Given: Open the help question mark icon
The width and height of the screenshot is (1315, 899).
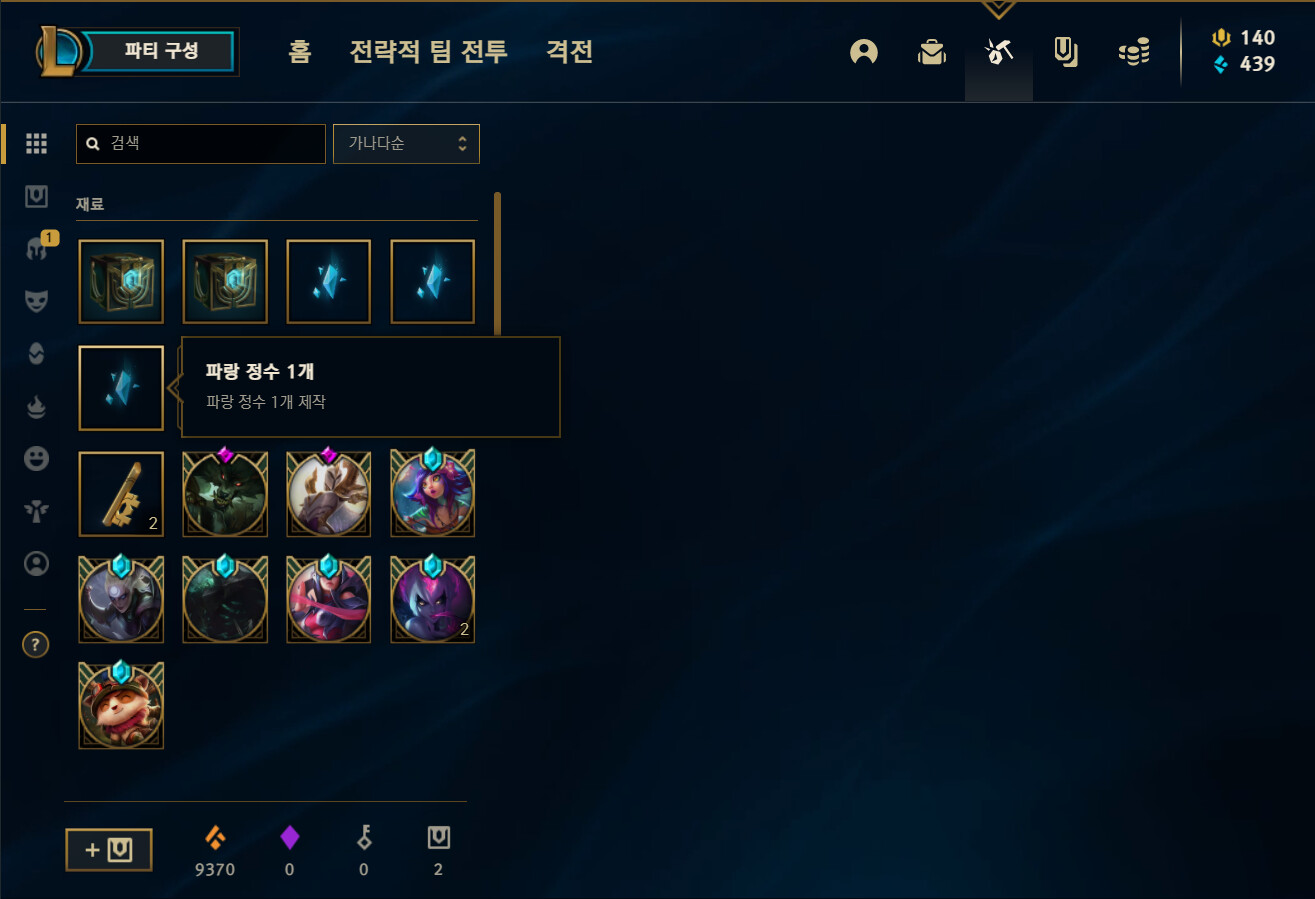Looking at the screenshot, I should point(36,644).
